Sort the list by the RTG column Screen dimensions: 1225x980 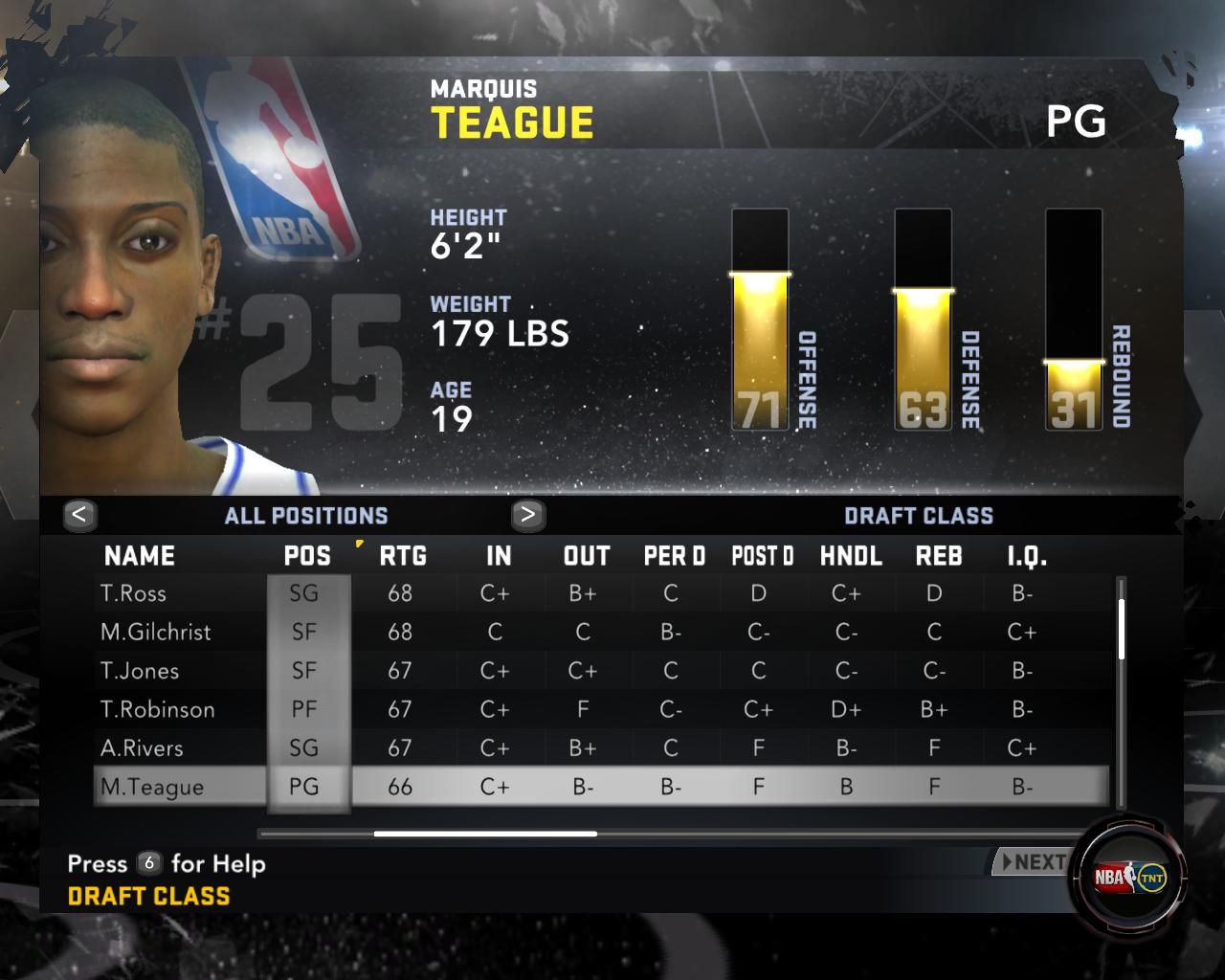click(x=402, y=556)
